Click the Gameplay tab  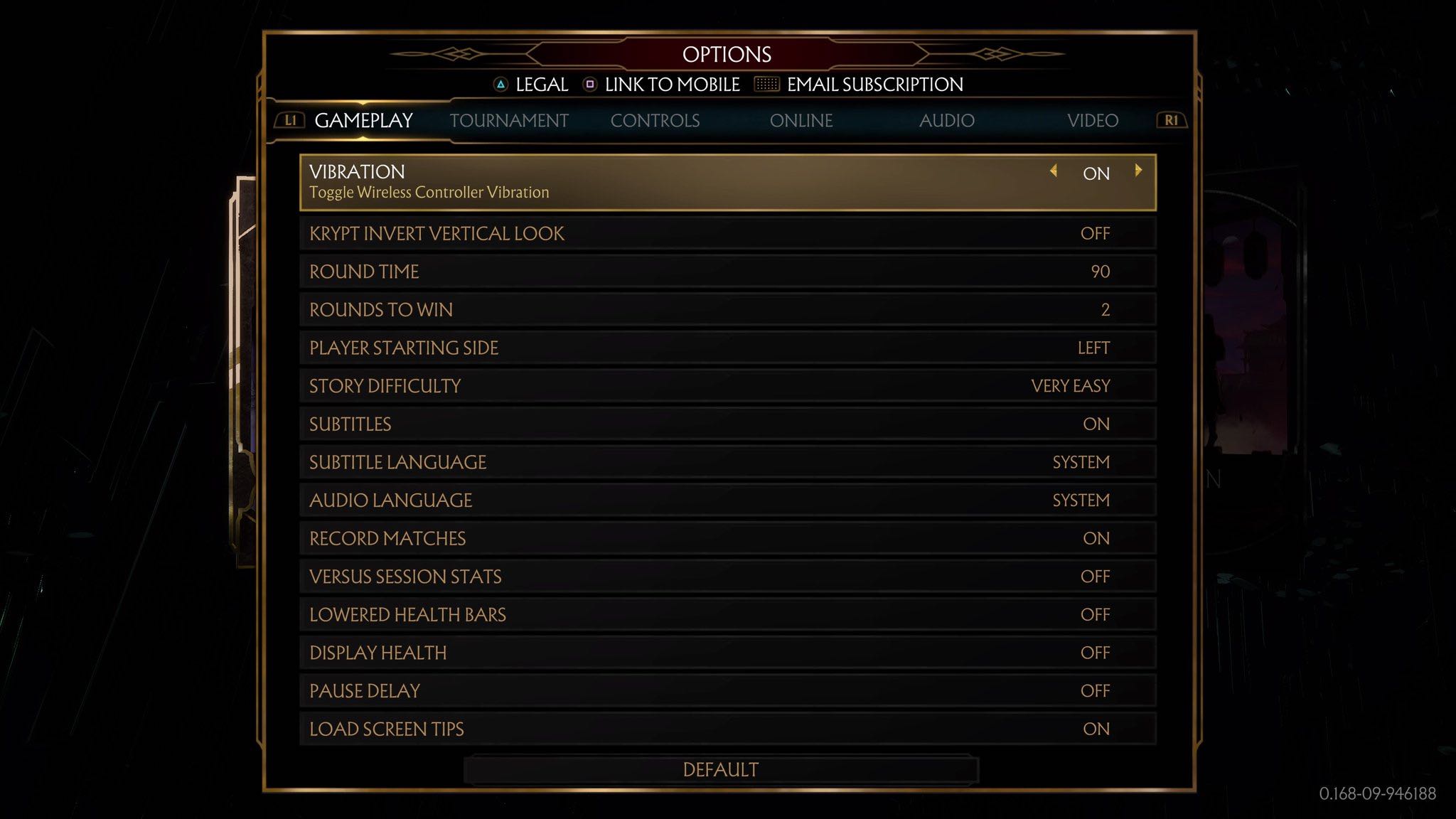pyautogui.click(x=363, y=121)
